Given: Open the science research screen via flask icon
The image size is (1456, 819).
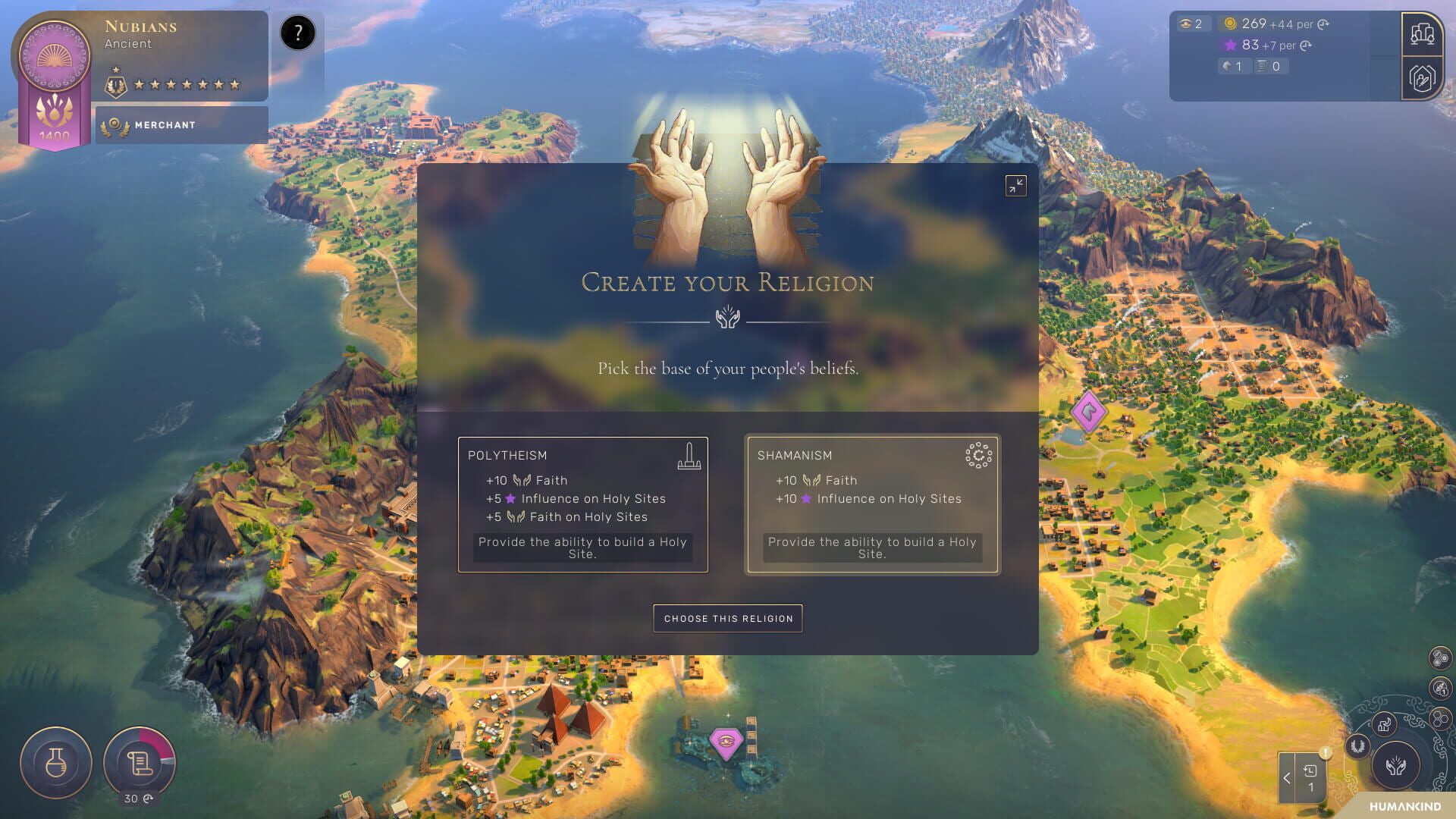Looking at the screenshot, I should tap(55, 762).
